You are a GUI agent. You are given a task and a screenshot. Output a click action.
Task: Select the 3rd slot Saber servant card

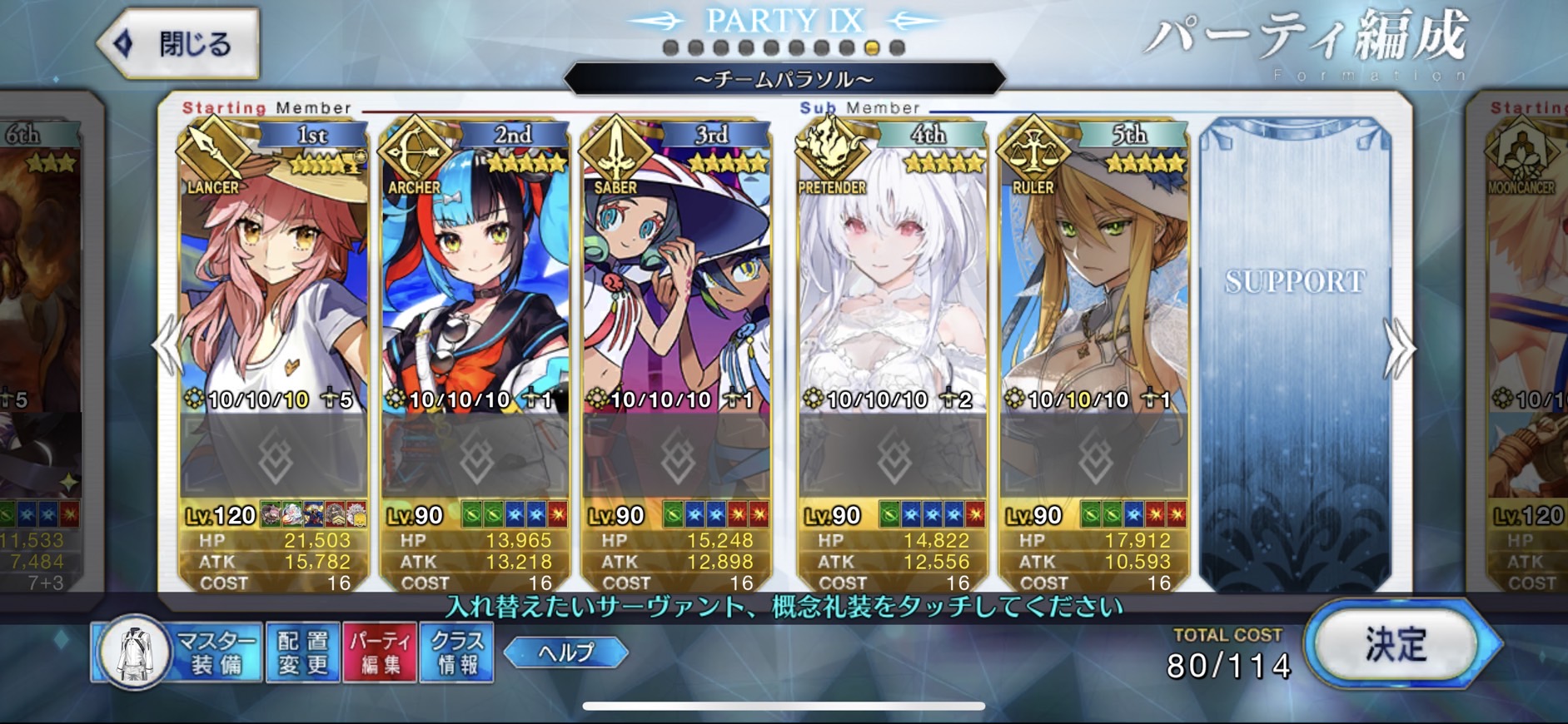(676, 275)
